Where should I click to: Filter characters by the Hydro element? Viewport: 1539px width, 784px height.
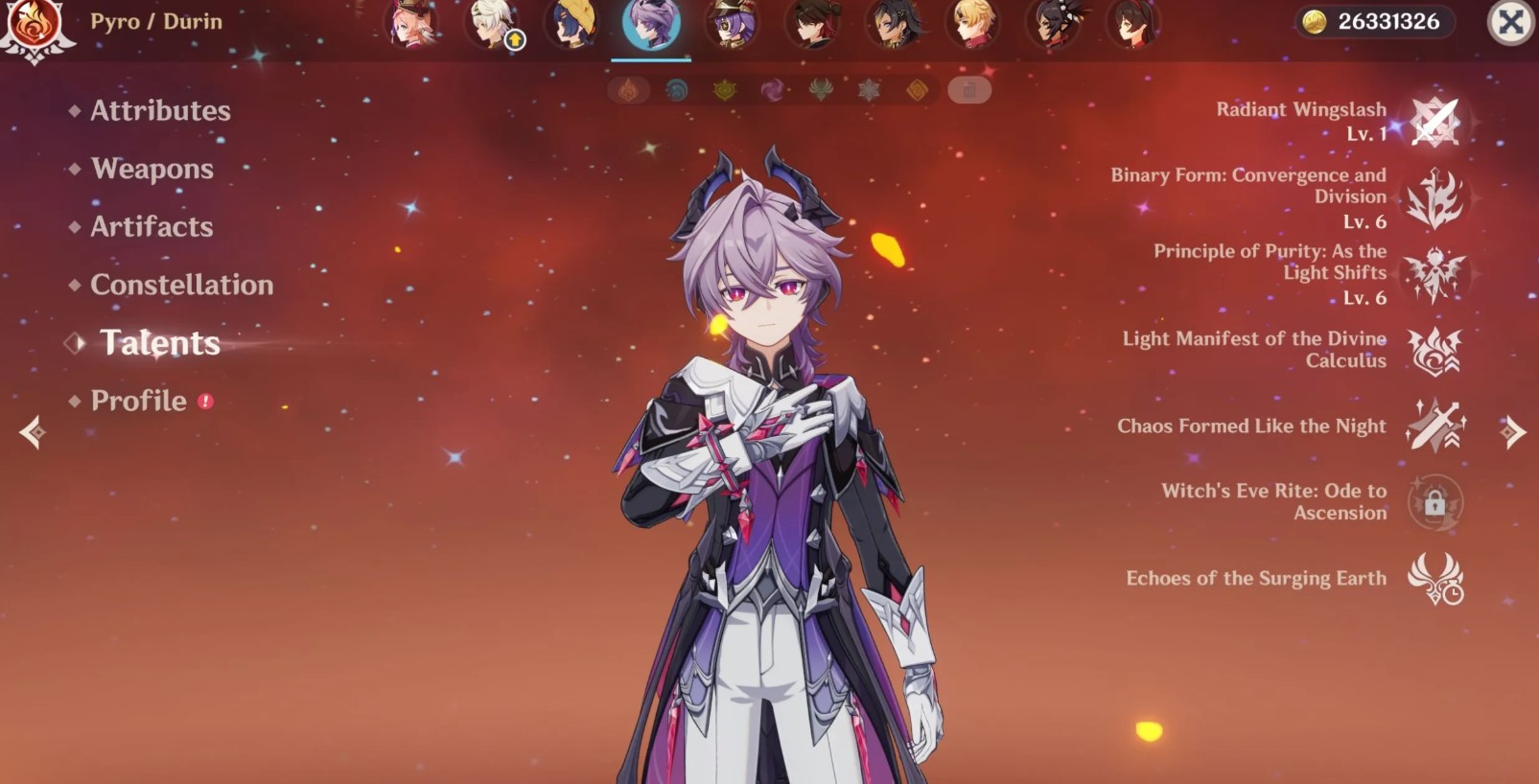click(x=677, y=90)
